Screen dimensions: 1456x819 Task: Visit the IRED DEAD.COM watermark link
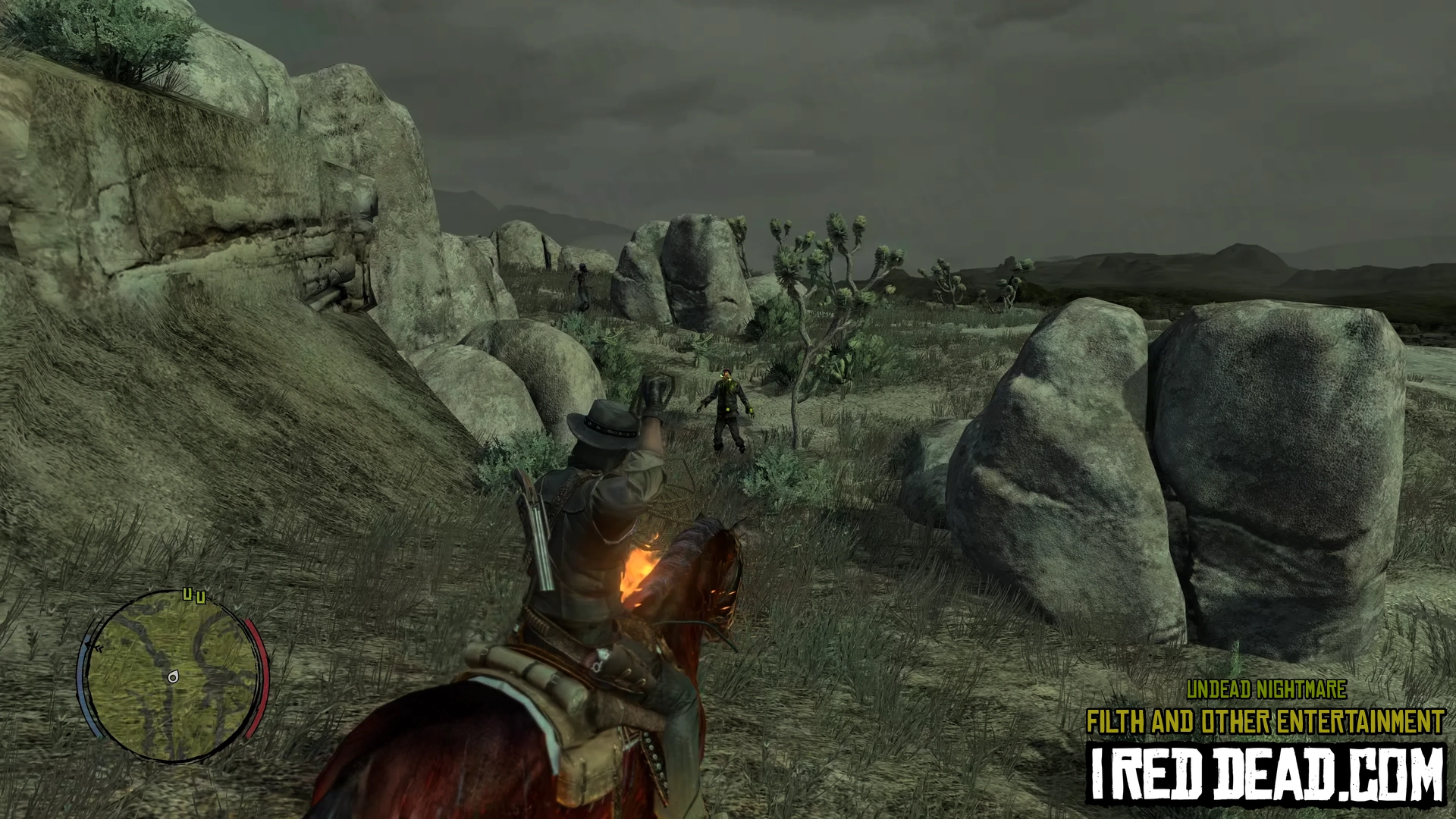click(x=1266, y=774)
